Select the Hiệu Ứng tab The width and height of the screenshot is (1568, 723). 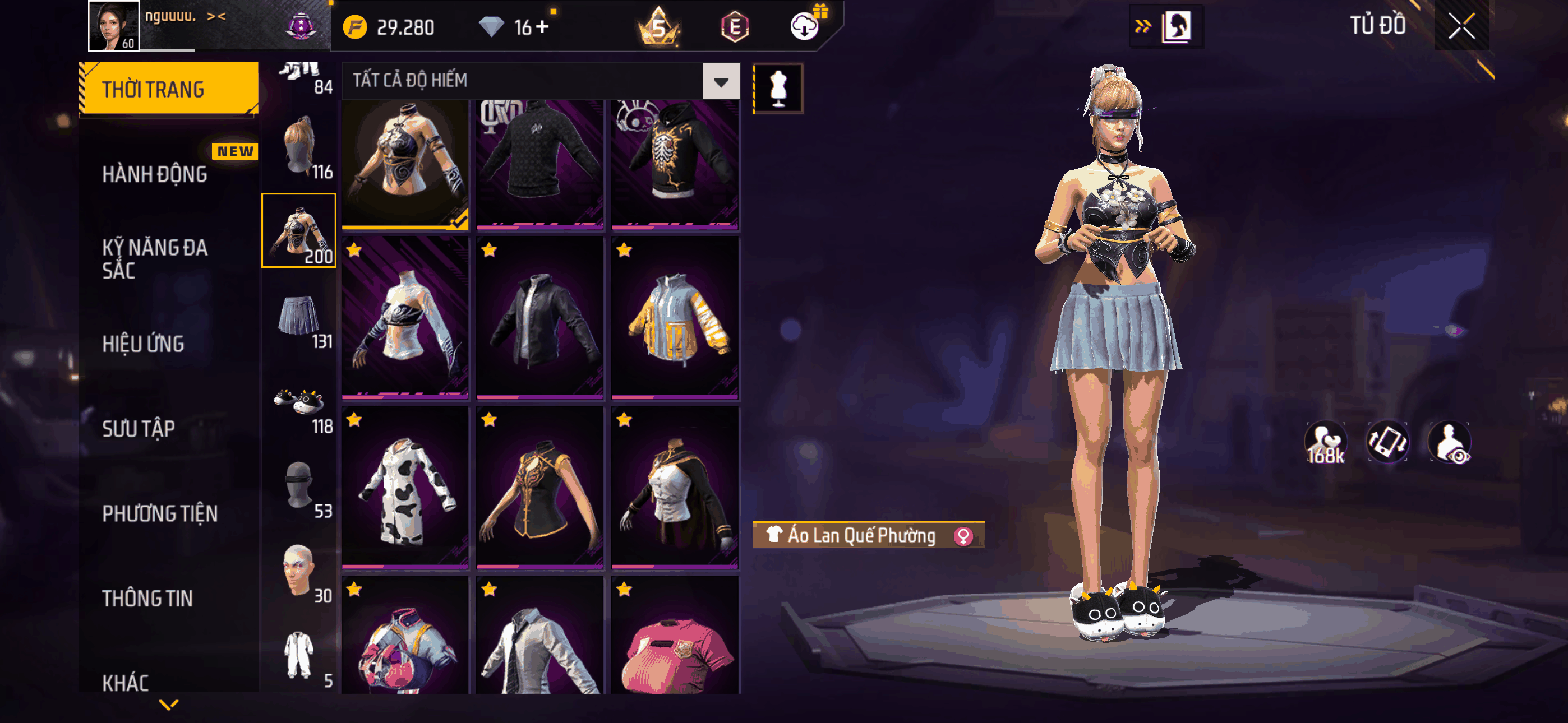(143, 345)
